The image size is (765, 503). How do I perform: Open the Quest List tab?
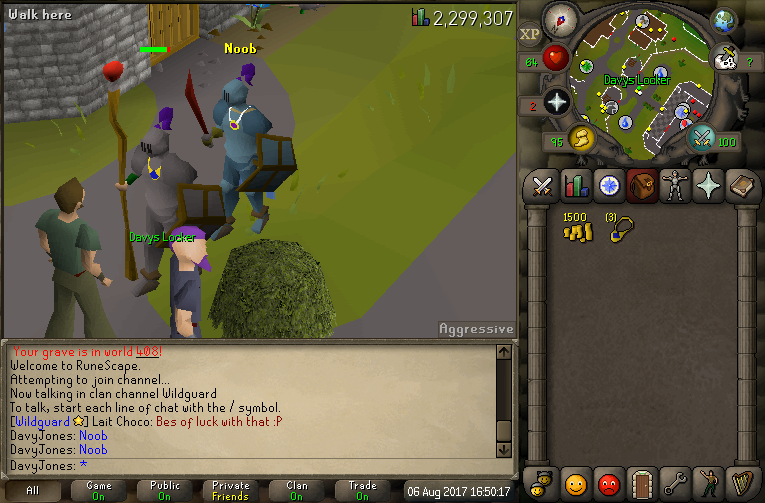[x=608, y=186]
